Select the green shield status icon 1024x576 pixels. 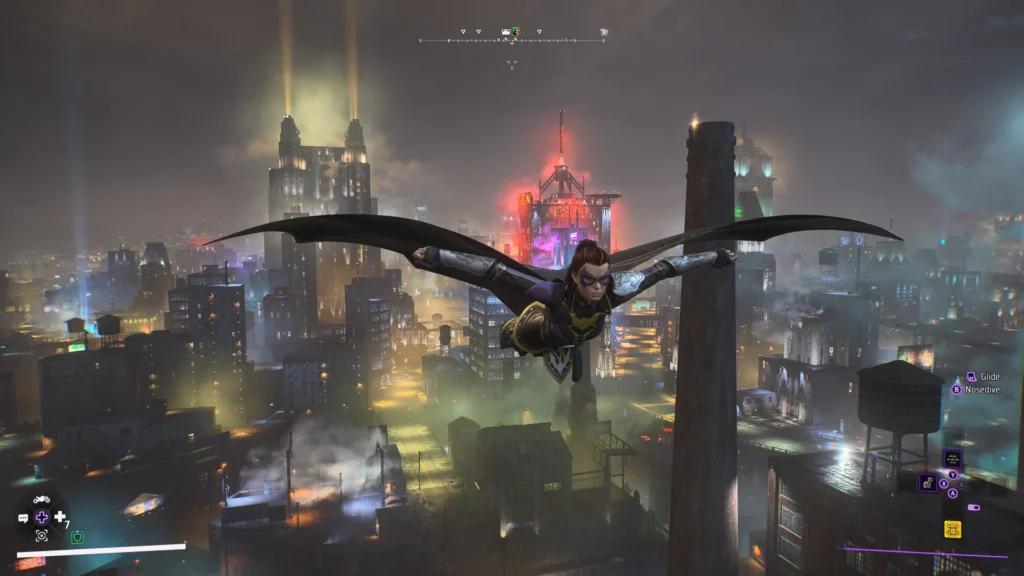click(x=77, y=537)
